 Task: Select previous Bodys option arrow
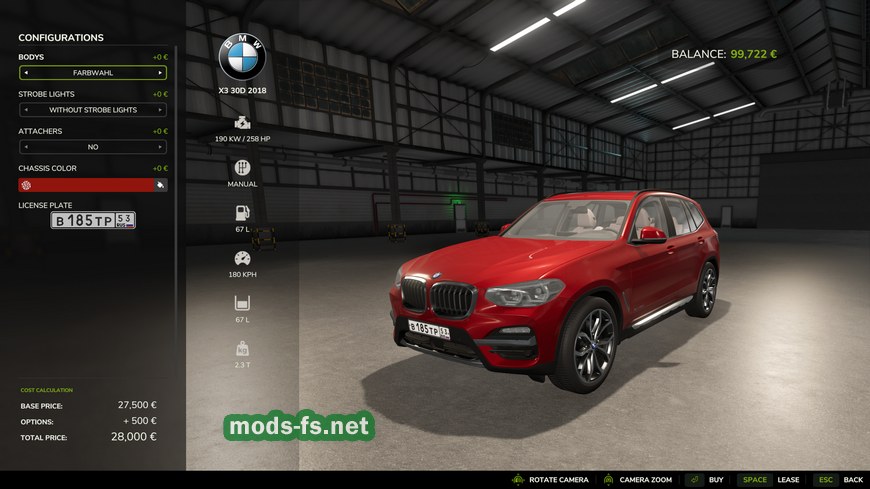coord(25,73)
